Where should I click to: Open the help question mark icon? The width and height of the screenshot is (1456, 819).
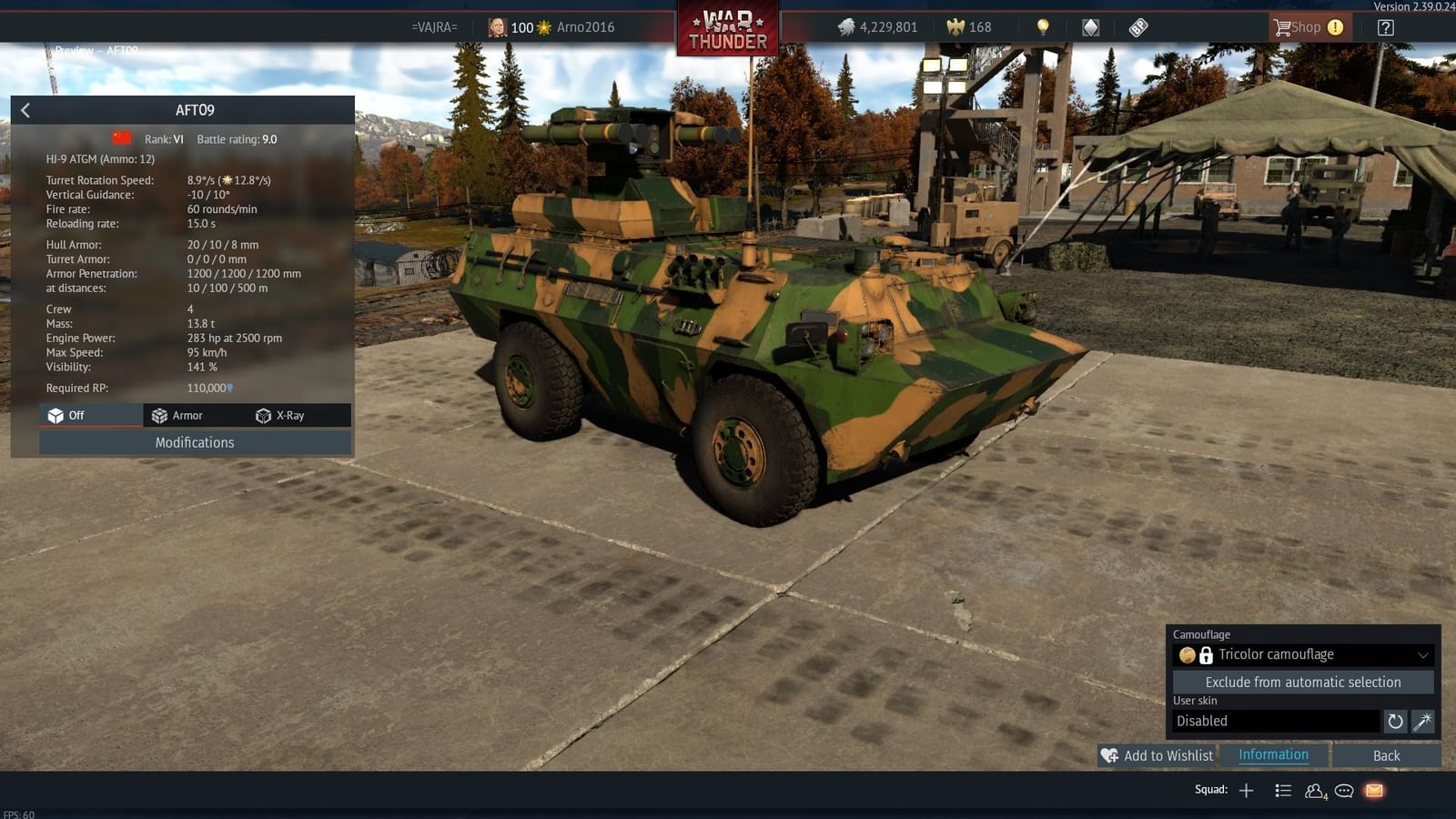tap(1385, 27)
